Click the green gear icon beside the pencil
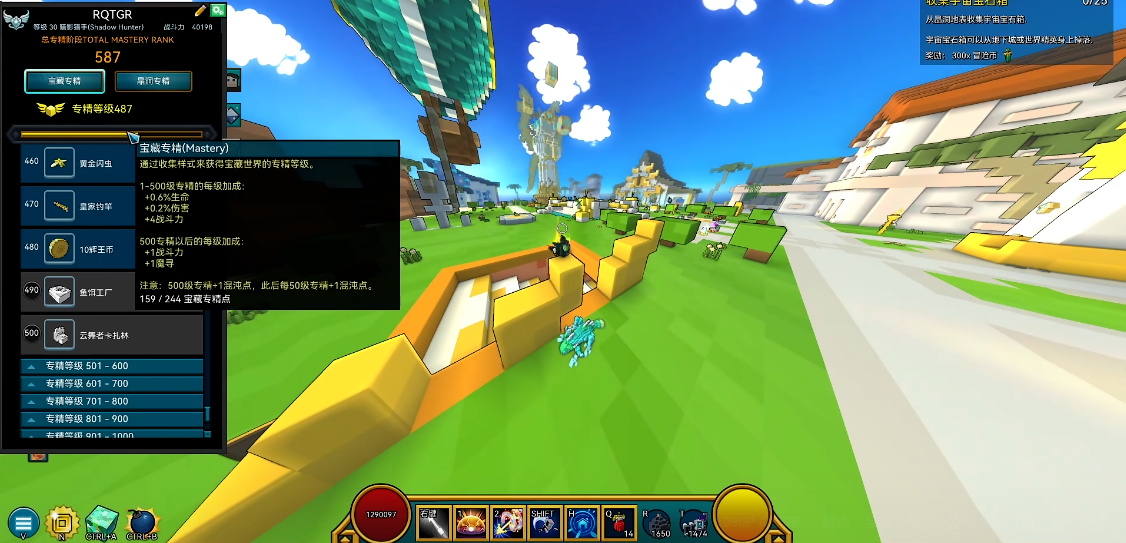 coord(218,10)
